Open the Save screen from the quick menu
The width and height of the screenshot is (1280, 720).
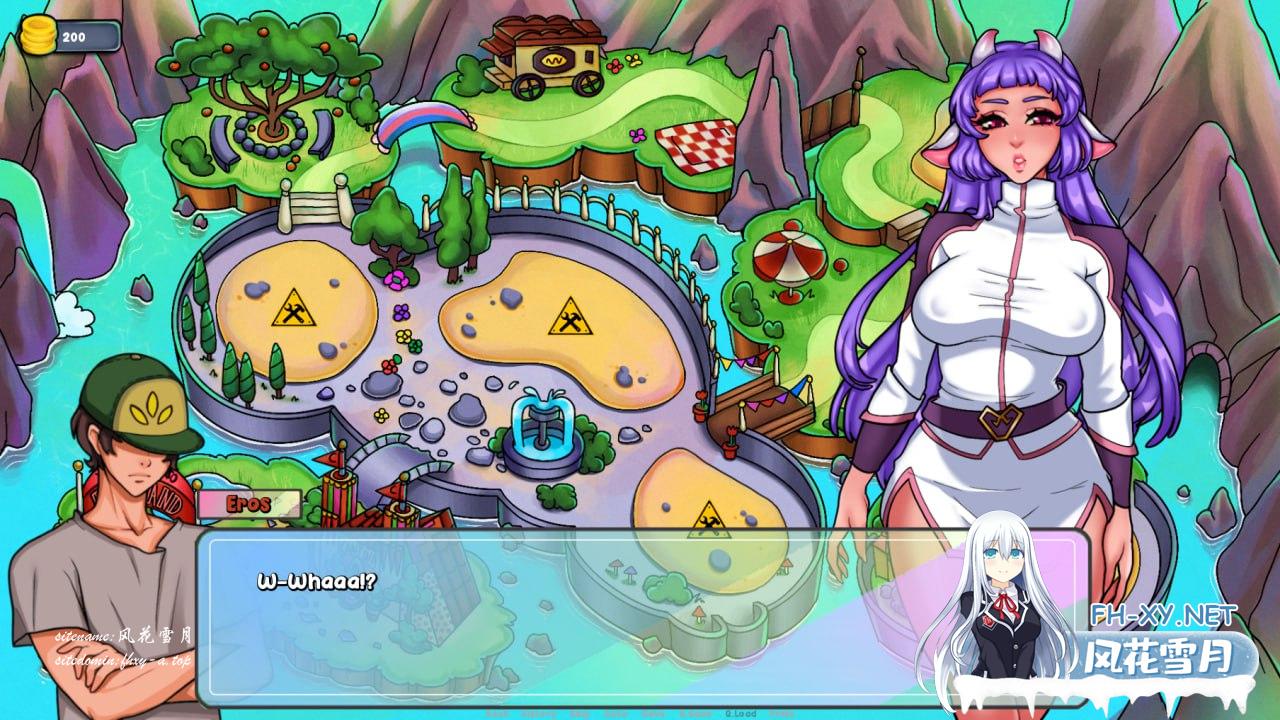click(x=653, y=714)
